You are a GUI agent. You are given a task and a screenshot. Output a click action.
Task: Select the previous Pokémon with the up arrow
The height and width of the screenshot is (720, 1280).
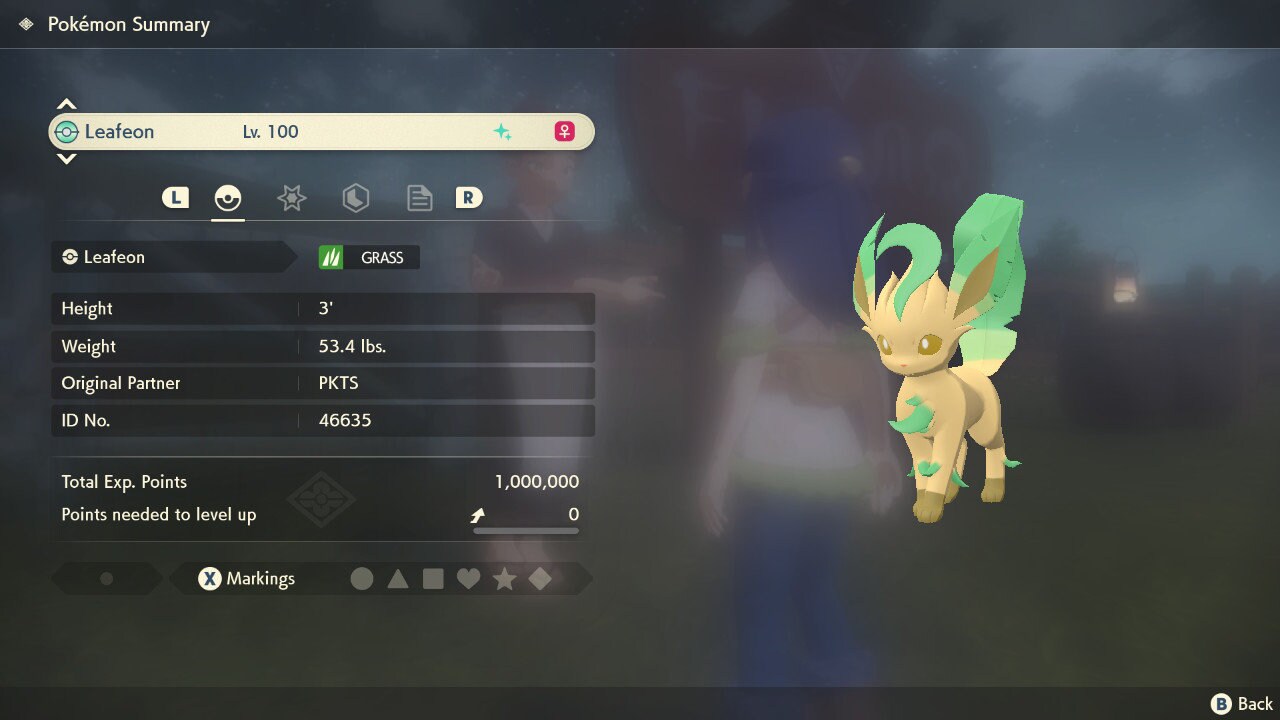coord(66,104)
